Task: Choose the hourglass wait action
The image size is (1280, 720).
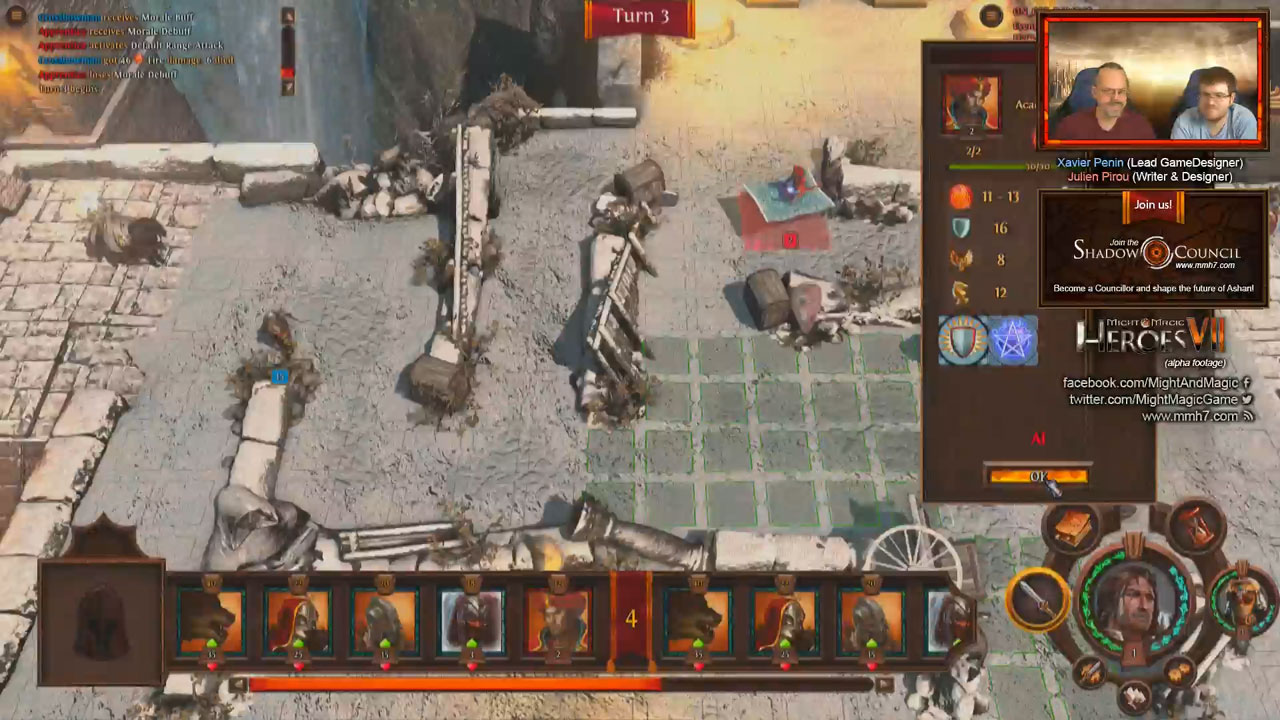Action: 1196,524
